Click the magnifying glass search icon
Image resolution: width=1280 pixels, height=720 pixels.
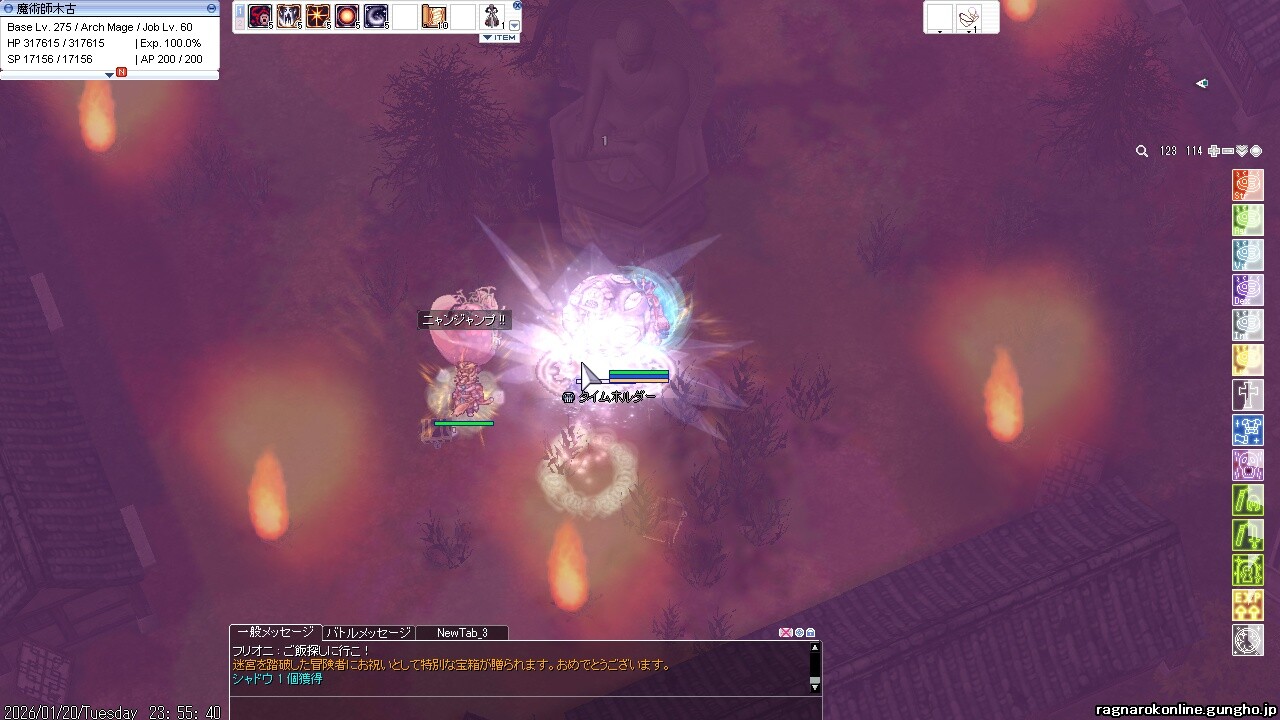click(1142, 151)
